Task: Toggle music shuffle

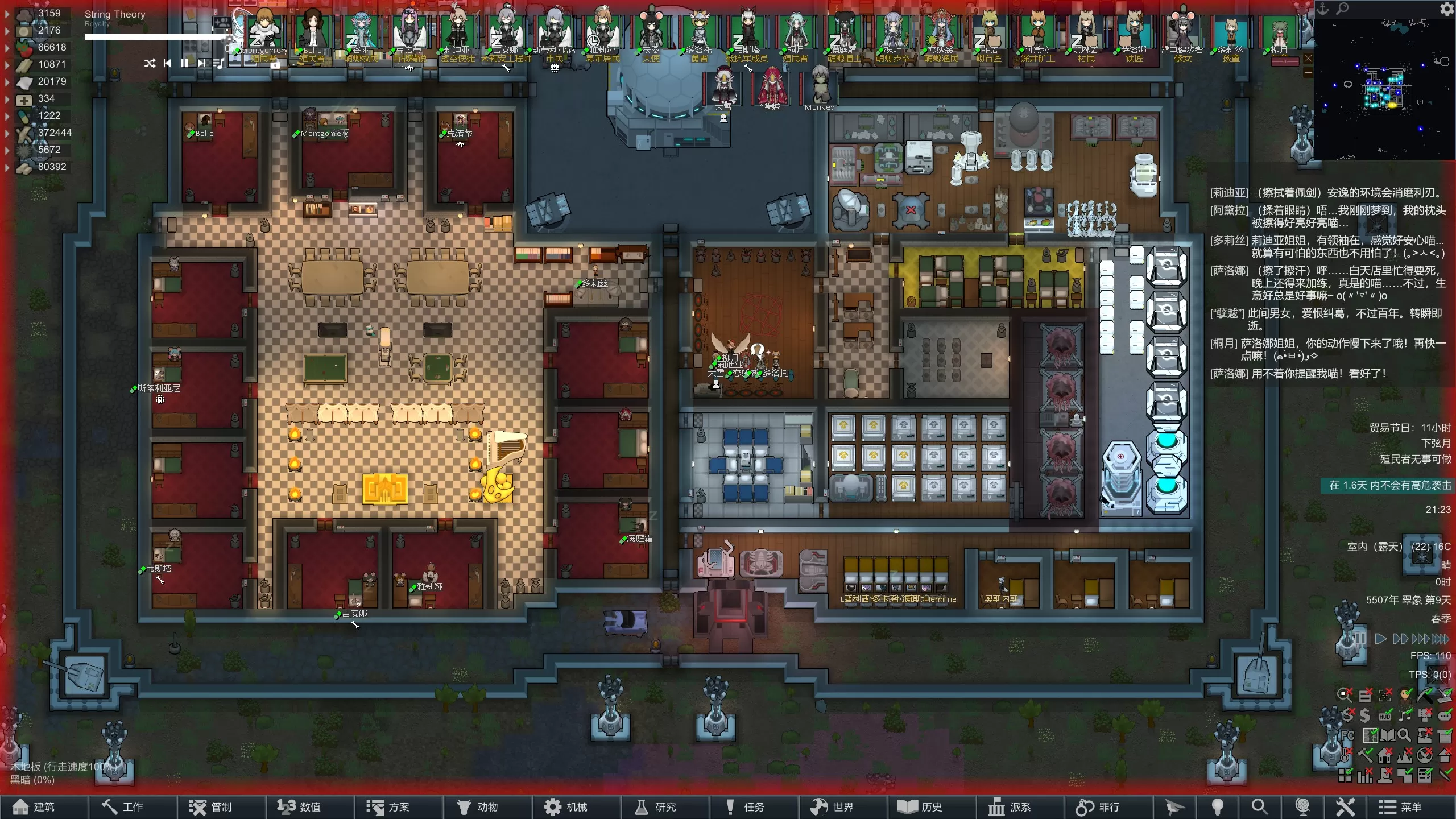Action: (150, 63)
